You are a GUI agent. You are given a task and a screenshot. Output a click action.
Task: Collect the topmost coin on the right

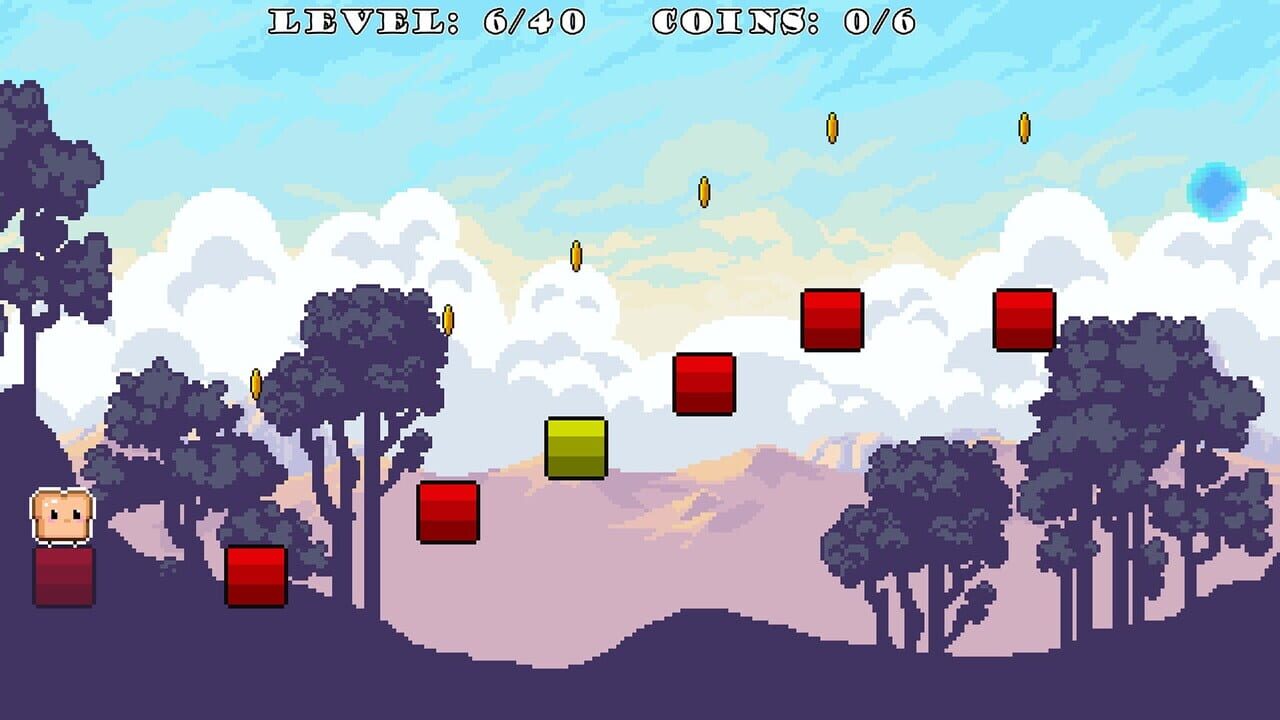1023,125
